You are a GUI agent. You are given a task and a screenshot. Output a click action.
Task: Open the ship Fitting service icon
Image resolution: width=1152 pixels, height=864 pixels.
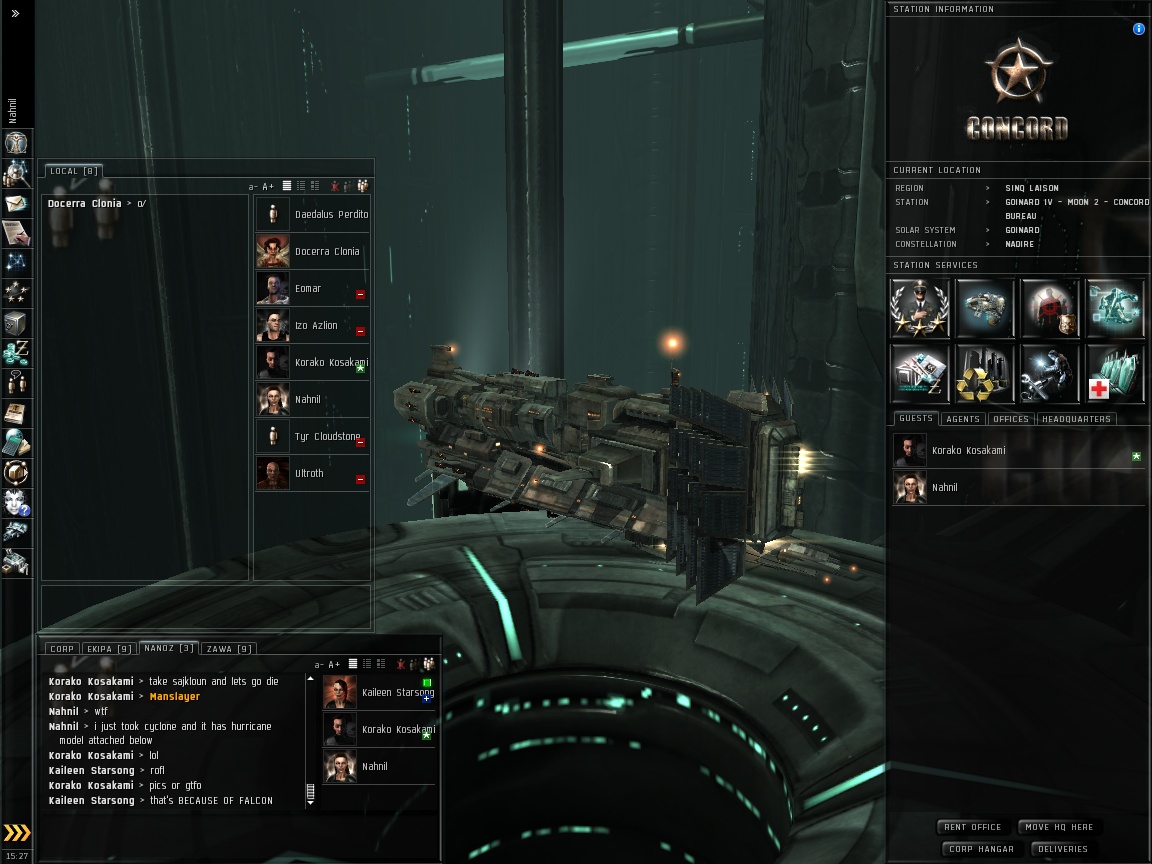coord(985,308)
